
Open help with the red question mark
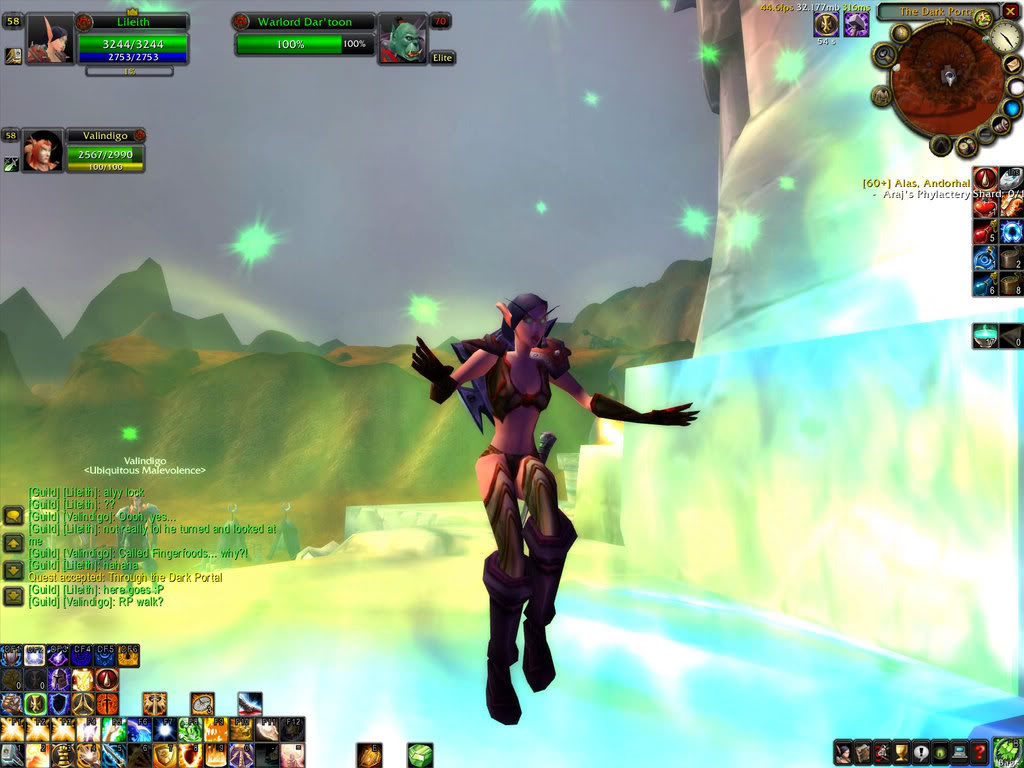pyautogui.click(x=982, y=753)
